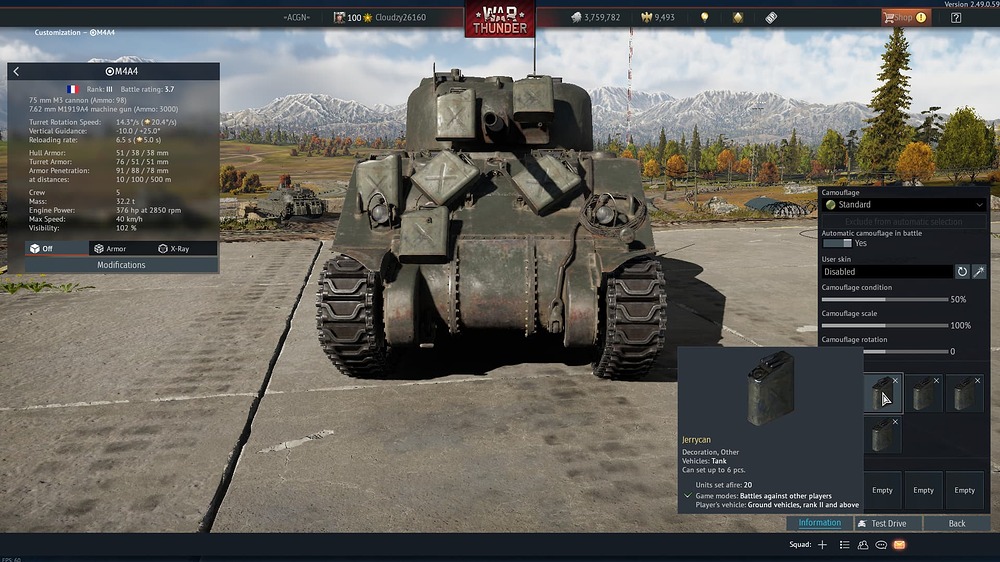Image resolution: width=1000 pixels, height=562 pixels.
Task: Select the Off view mode
Action: tap(42, 249)
